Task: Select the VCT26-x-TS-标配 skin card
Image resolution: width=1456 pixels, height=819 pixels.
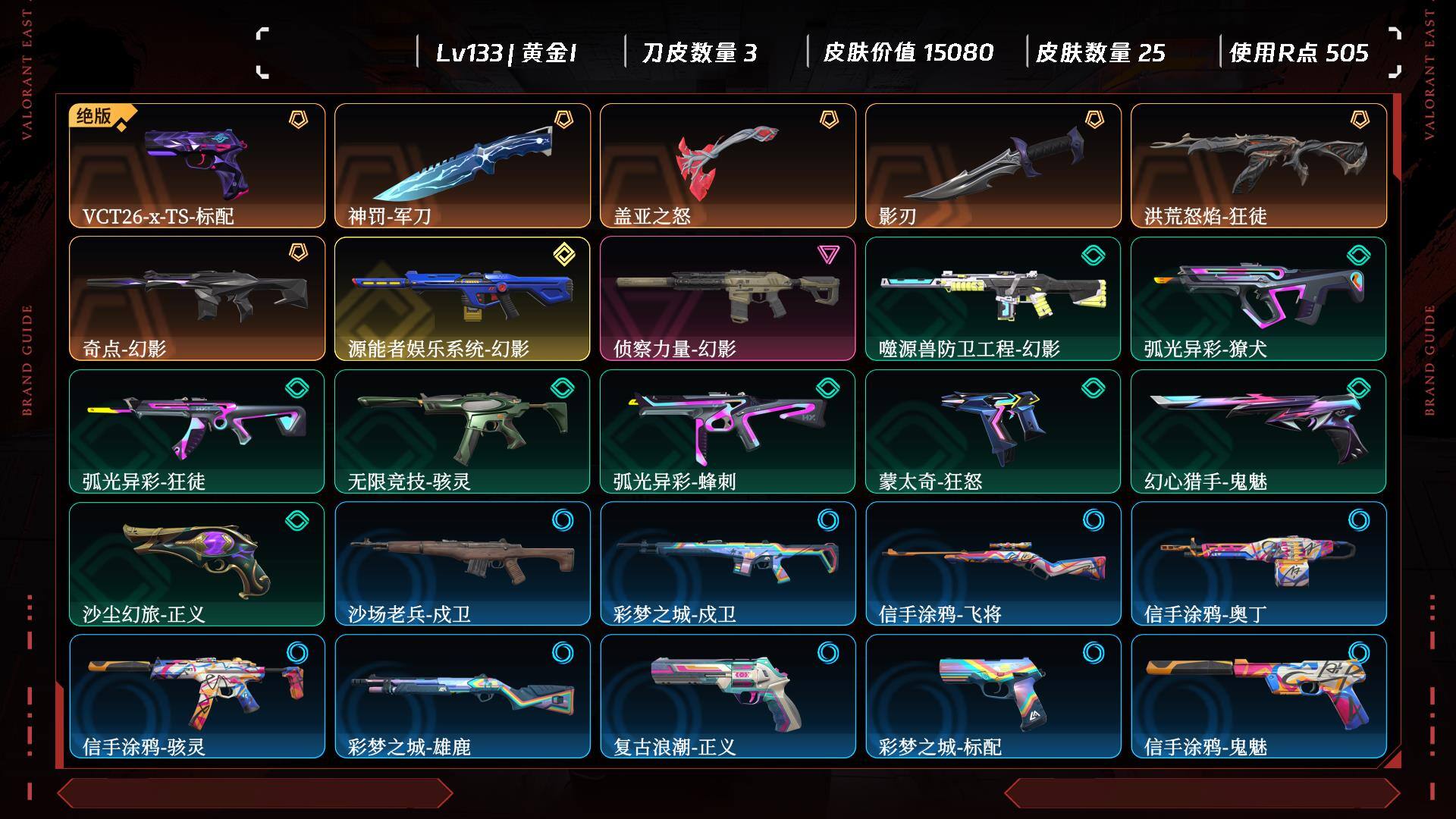Action: 197,165
